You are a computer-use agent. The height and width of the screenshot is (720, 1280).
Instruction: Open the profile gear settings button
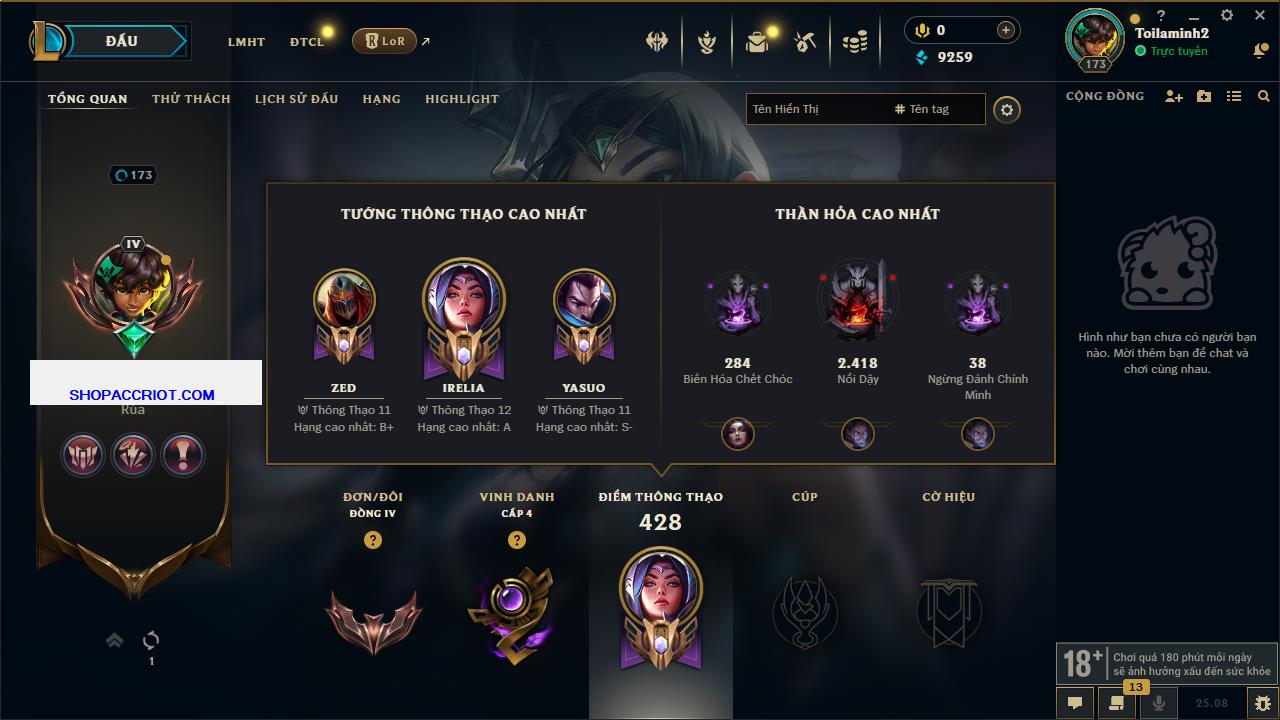tap(1007, 109)
